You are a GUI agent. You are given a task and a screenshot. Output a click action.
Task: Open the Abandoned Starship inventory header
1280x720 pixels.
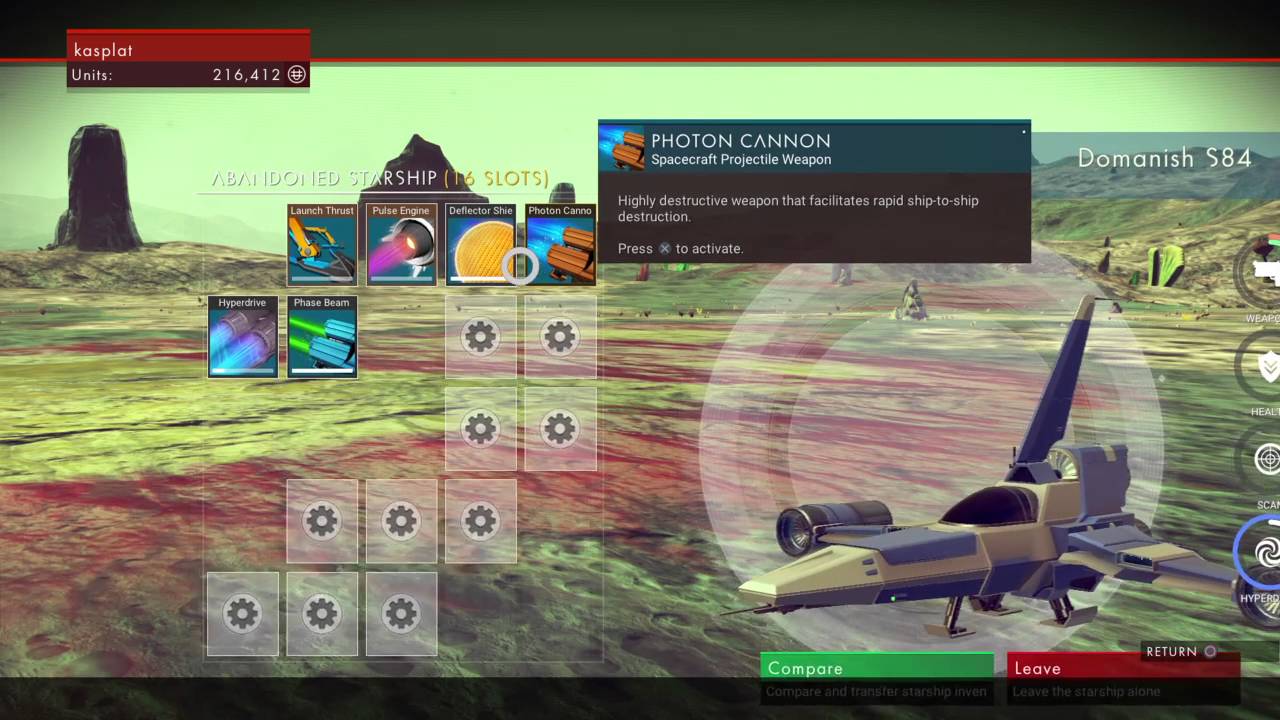click(x=378, y=178)
